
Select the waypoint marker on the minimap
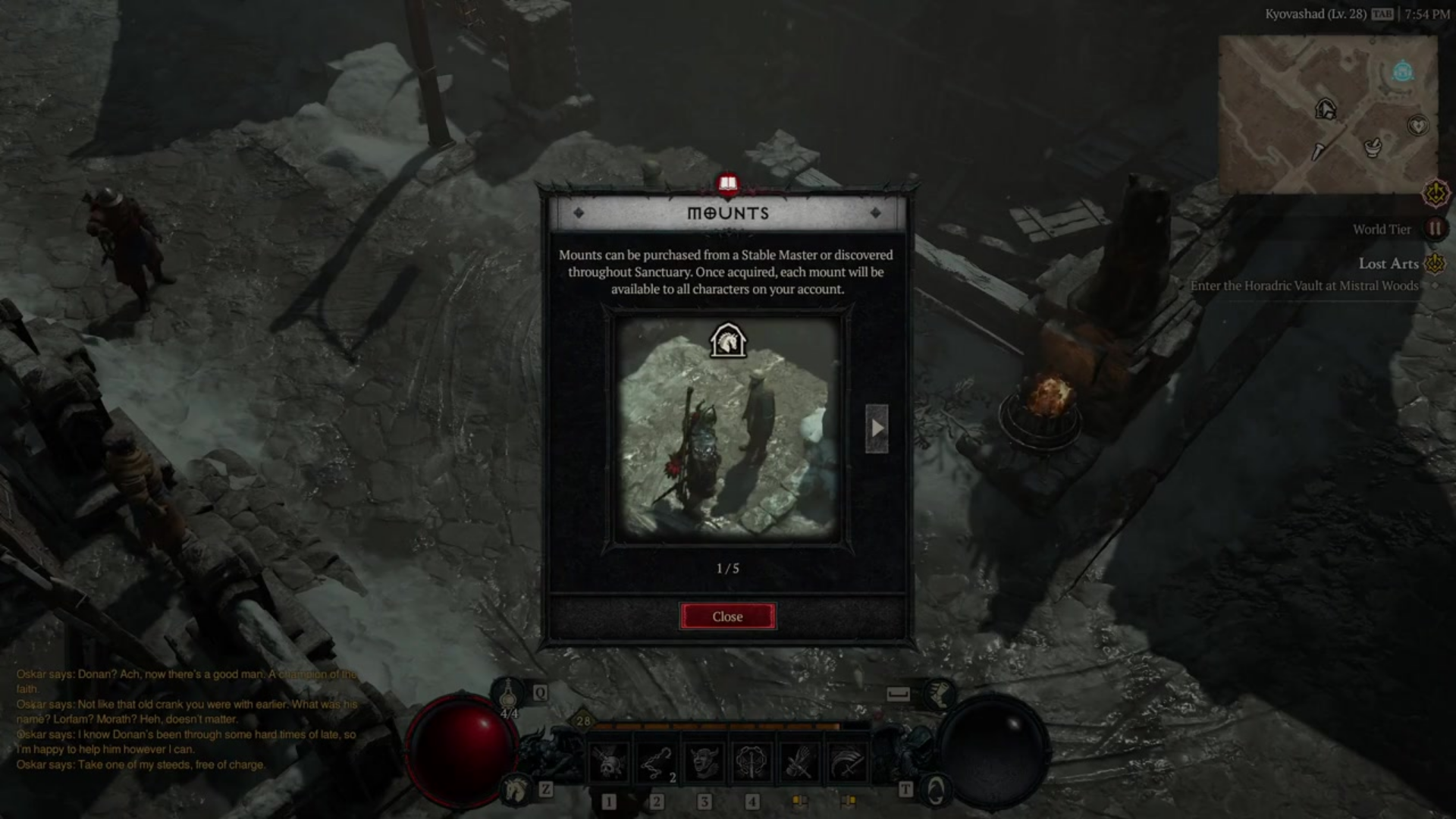tap(1403, 72)
